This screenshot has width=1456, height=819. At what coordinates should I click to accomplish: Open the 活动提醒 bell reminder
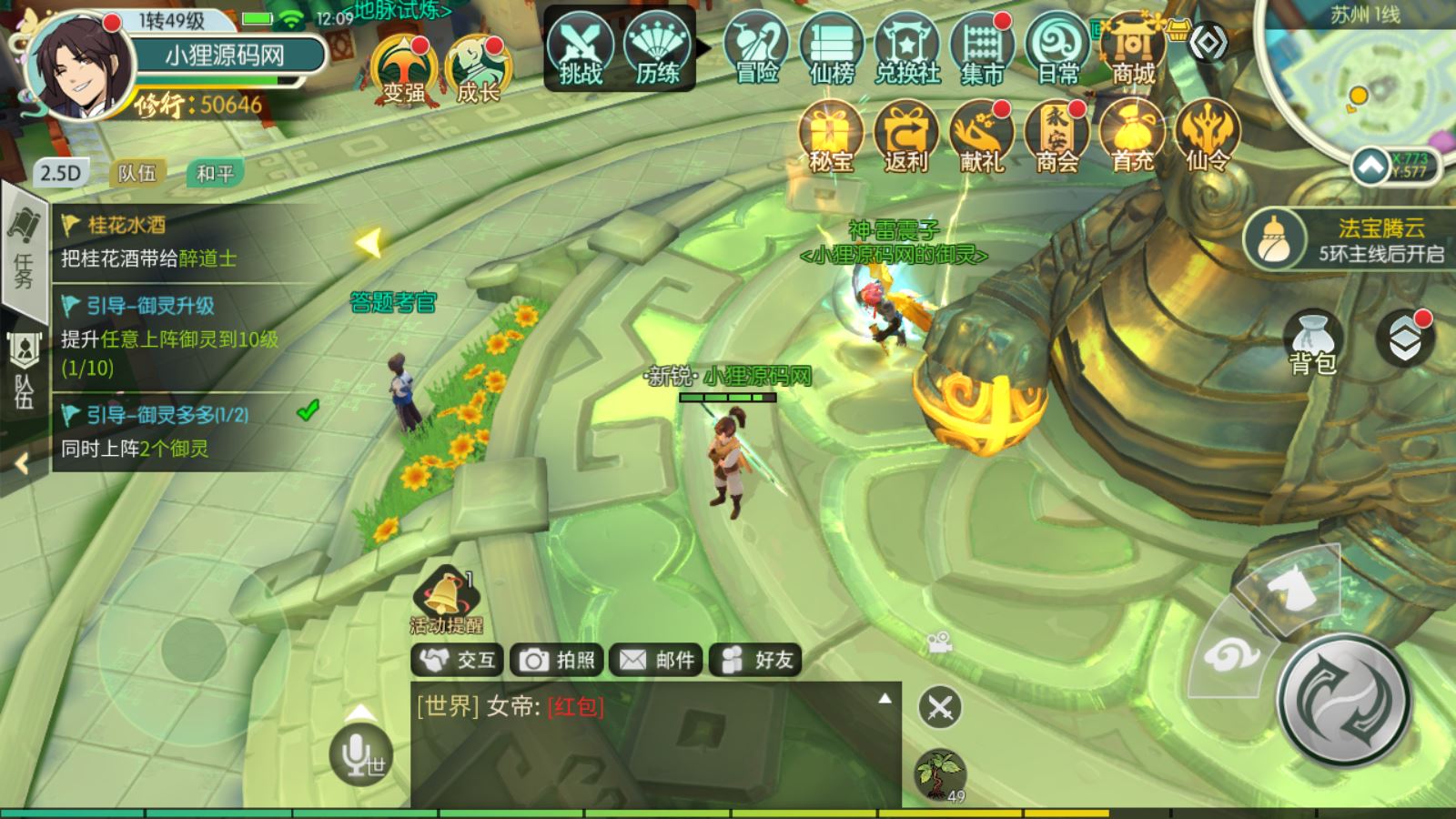(446, 601)
